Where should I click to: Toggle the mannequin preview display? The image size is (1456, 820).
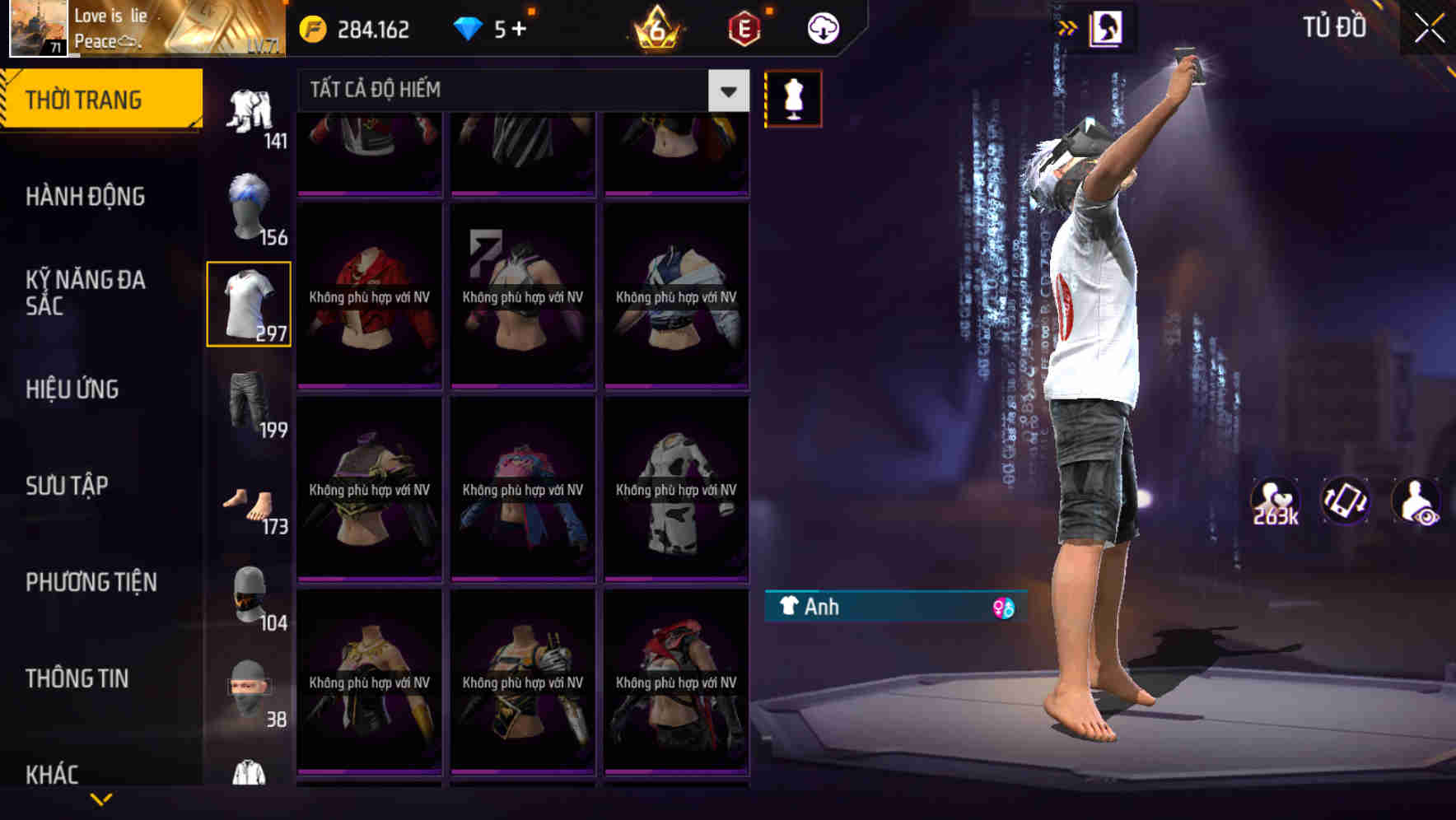pyautogui.click(x=793, y=97)
